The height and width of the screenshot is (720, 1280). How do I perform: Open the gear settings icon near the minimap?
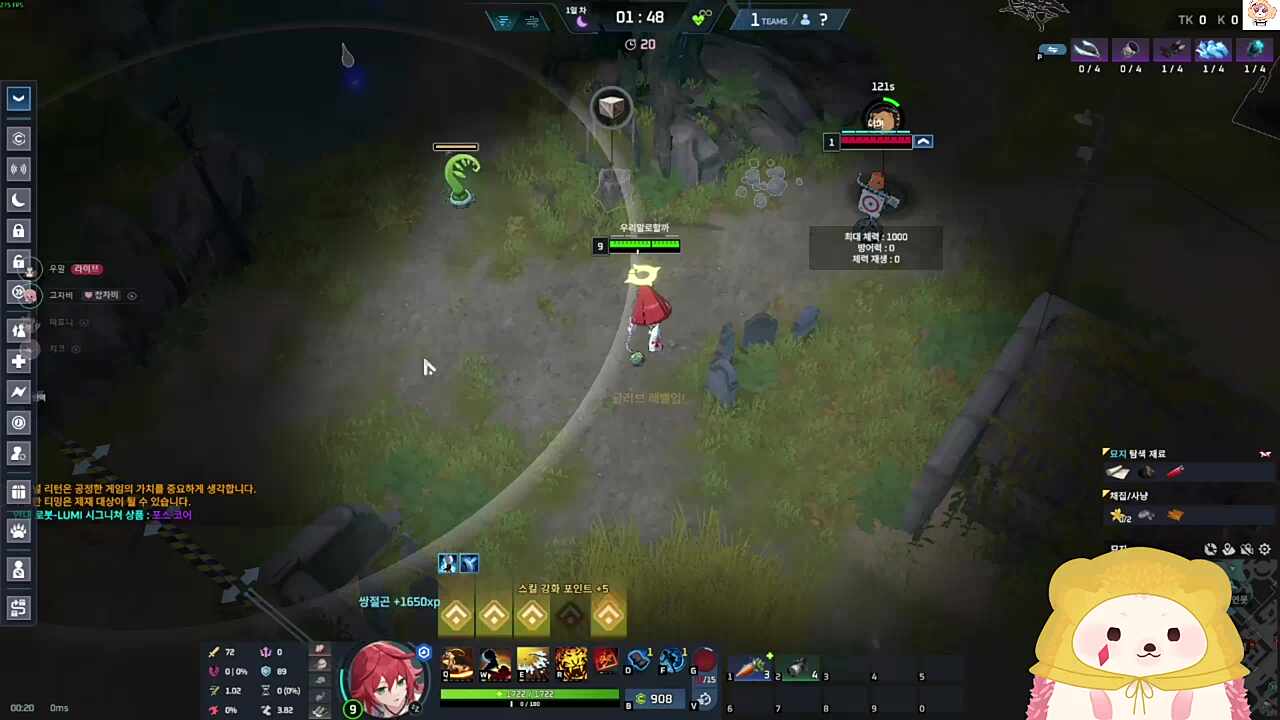click(1265, 549)
